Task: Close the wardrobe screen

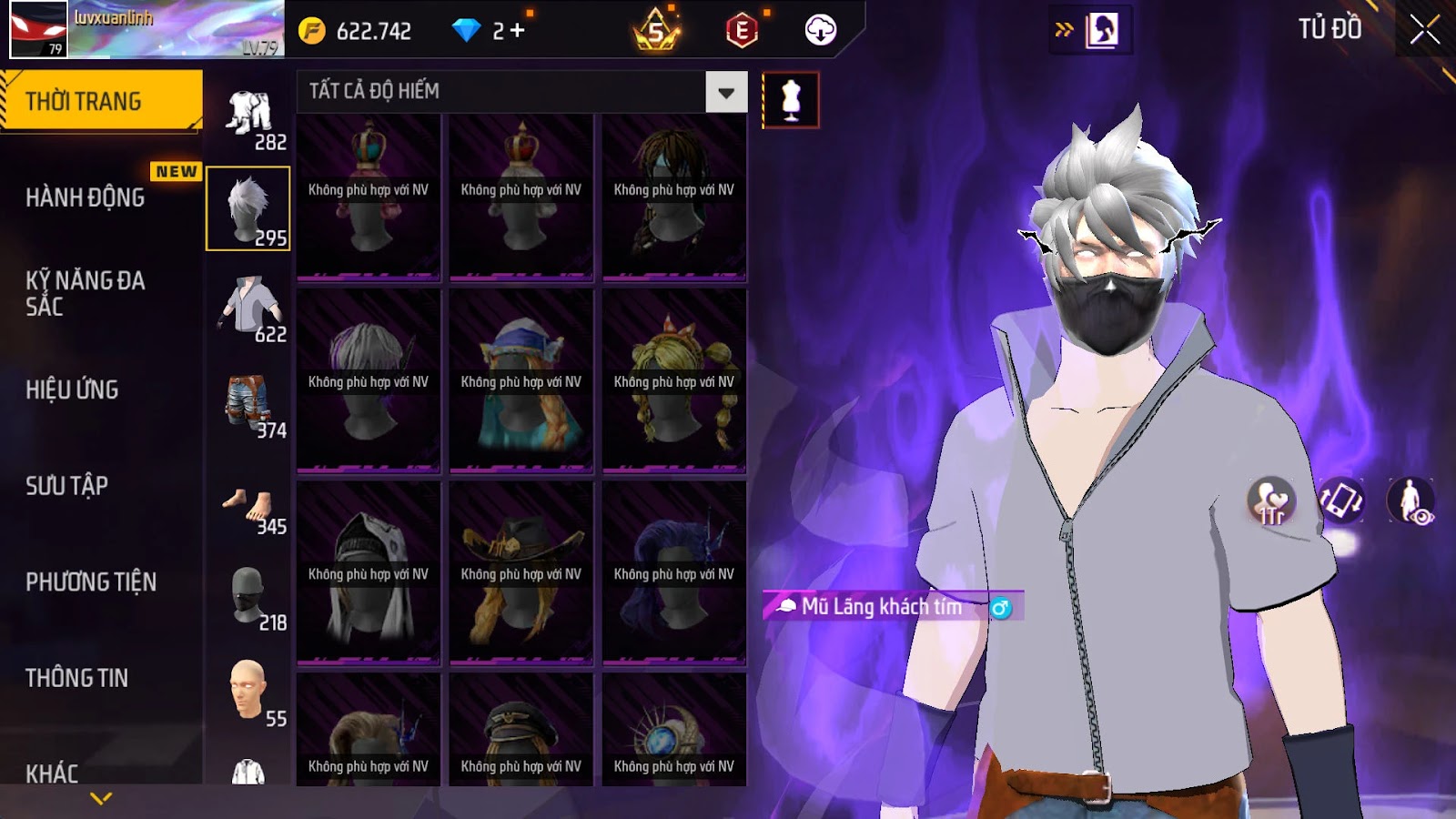Action: point(1424,30)
